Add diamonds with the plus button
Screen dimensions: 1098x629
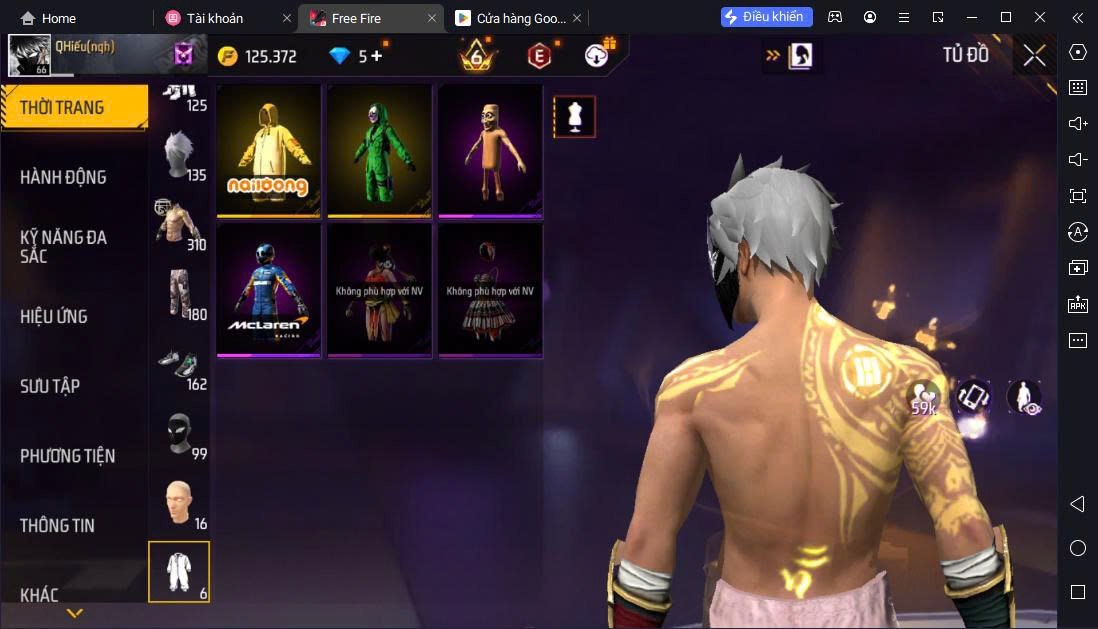[376, 56]
